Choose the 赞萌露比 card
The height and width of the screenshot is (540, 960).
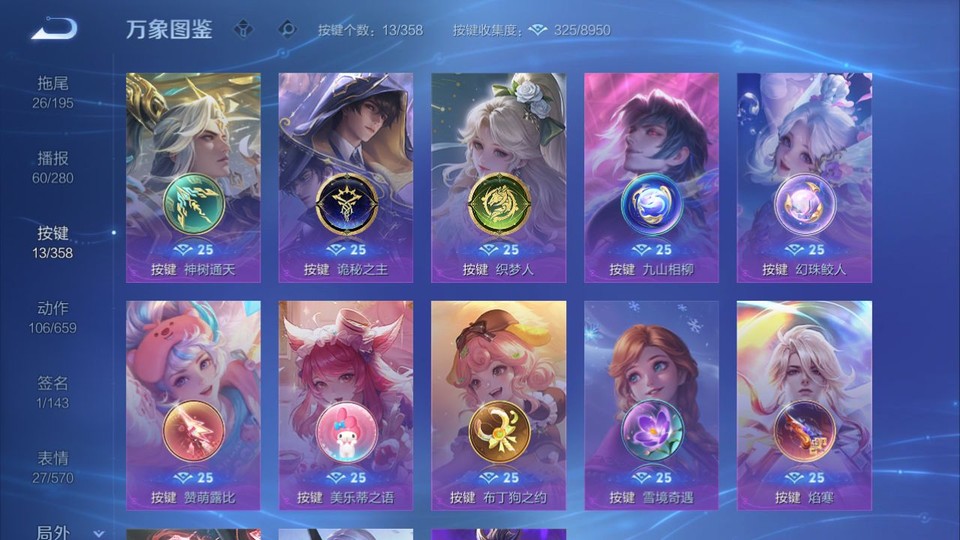point(193,405)
